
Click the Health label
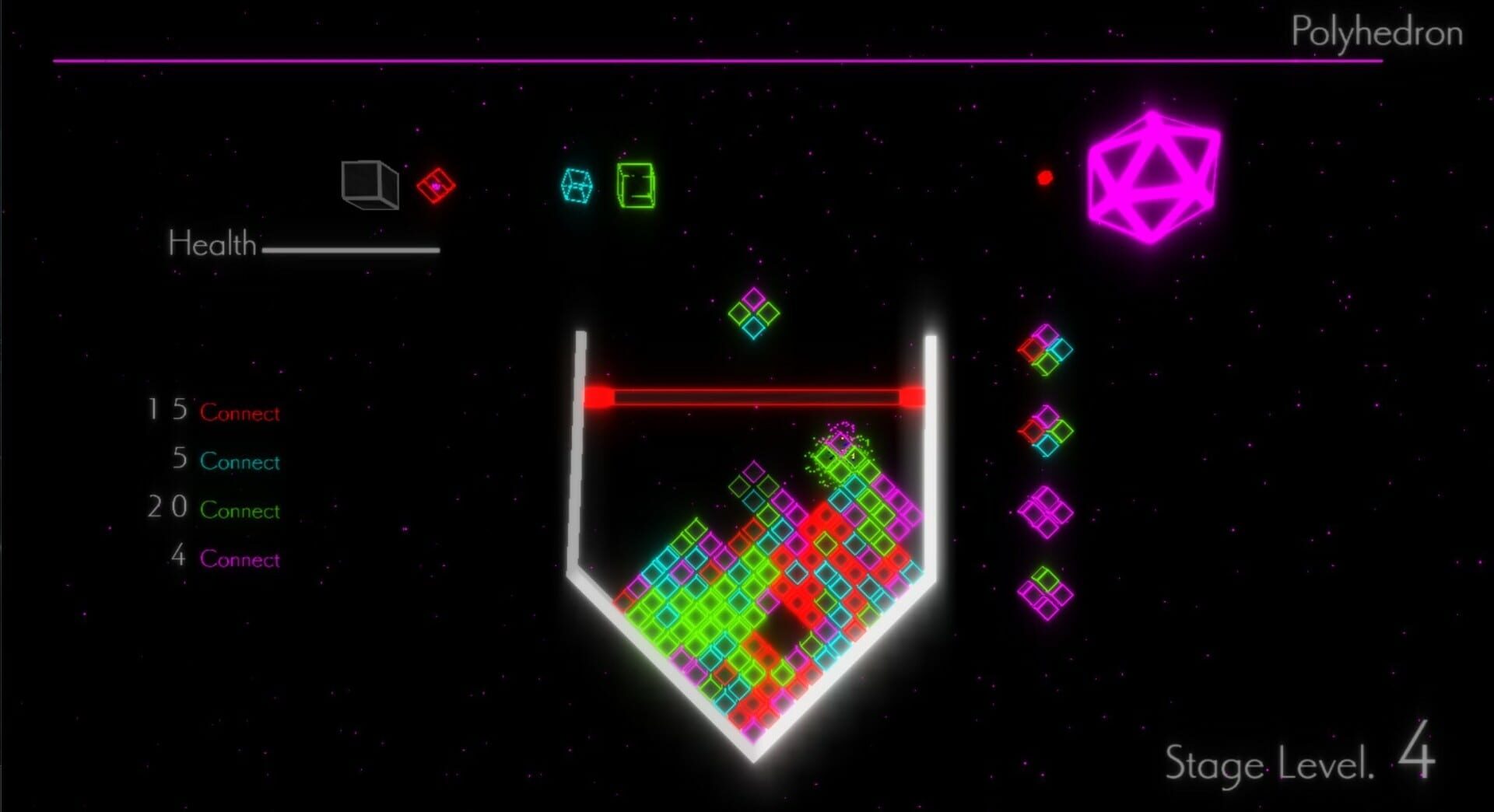point(211,243)
